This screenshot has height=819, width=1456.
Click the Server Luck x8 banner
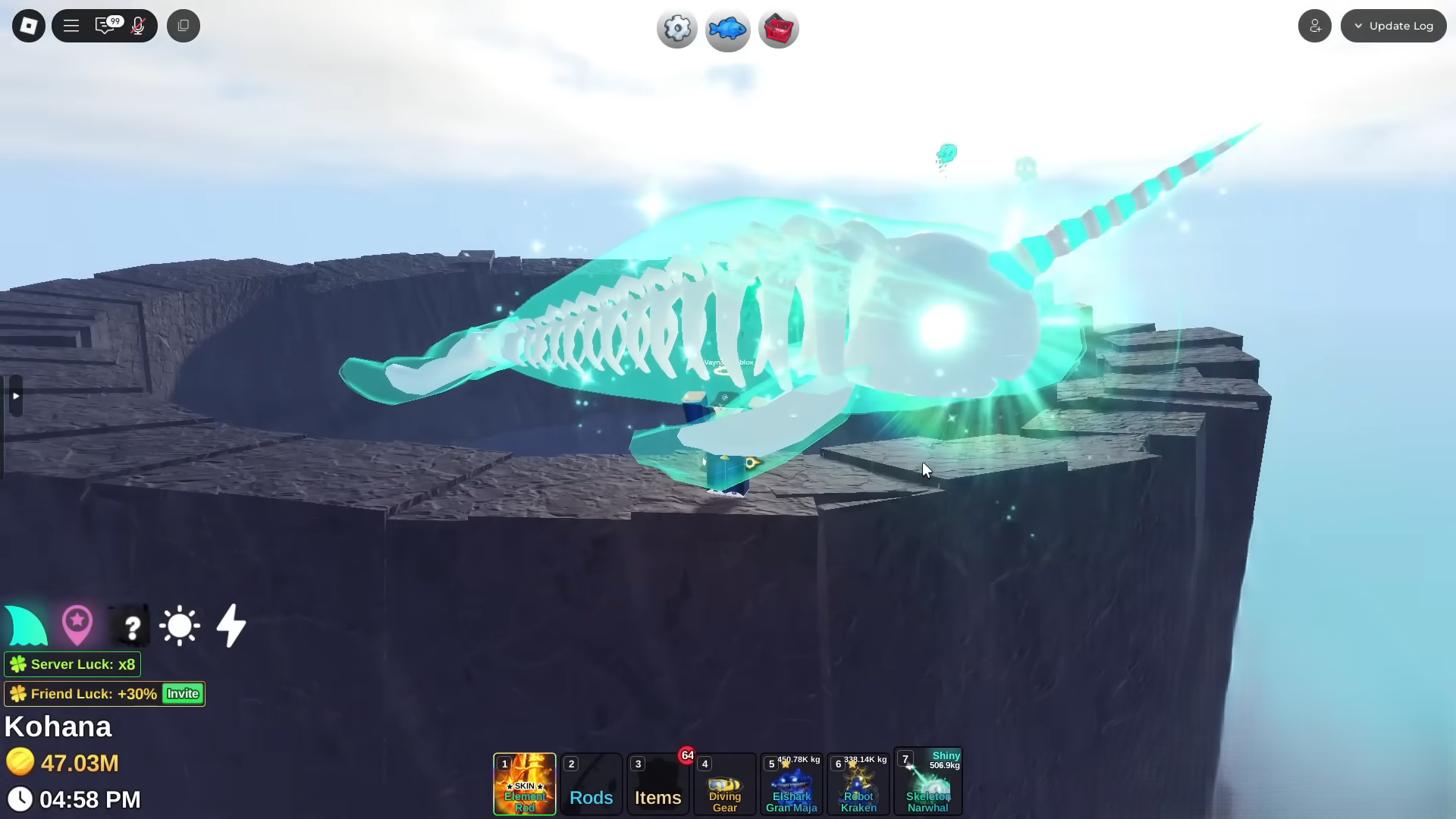click(72, 664)
